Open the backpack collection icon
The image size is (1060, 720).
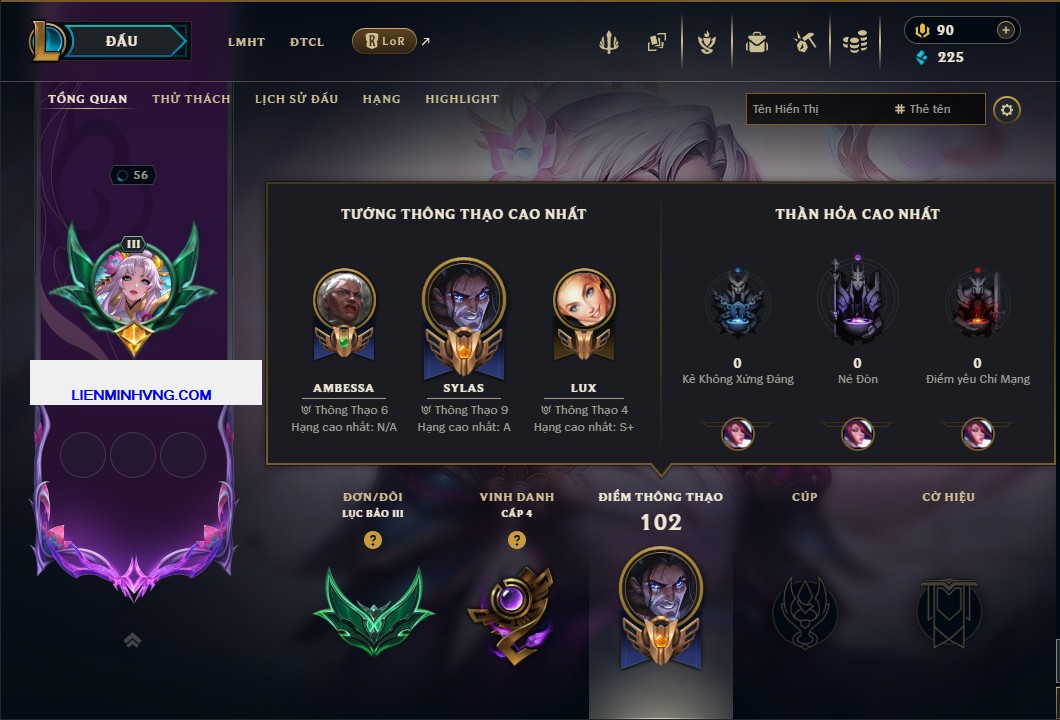(757, 42)
